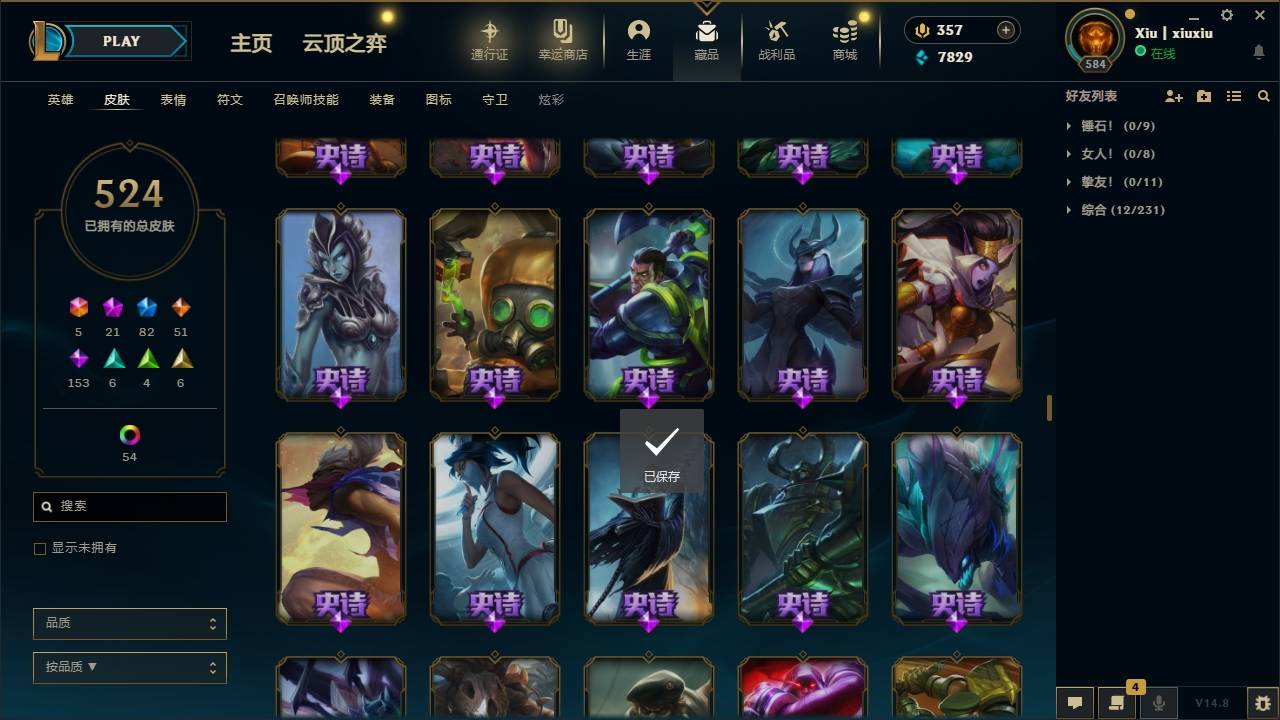
Task: Open the message history icon with badge 4
Action: (1117, 703)
